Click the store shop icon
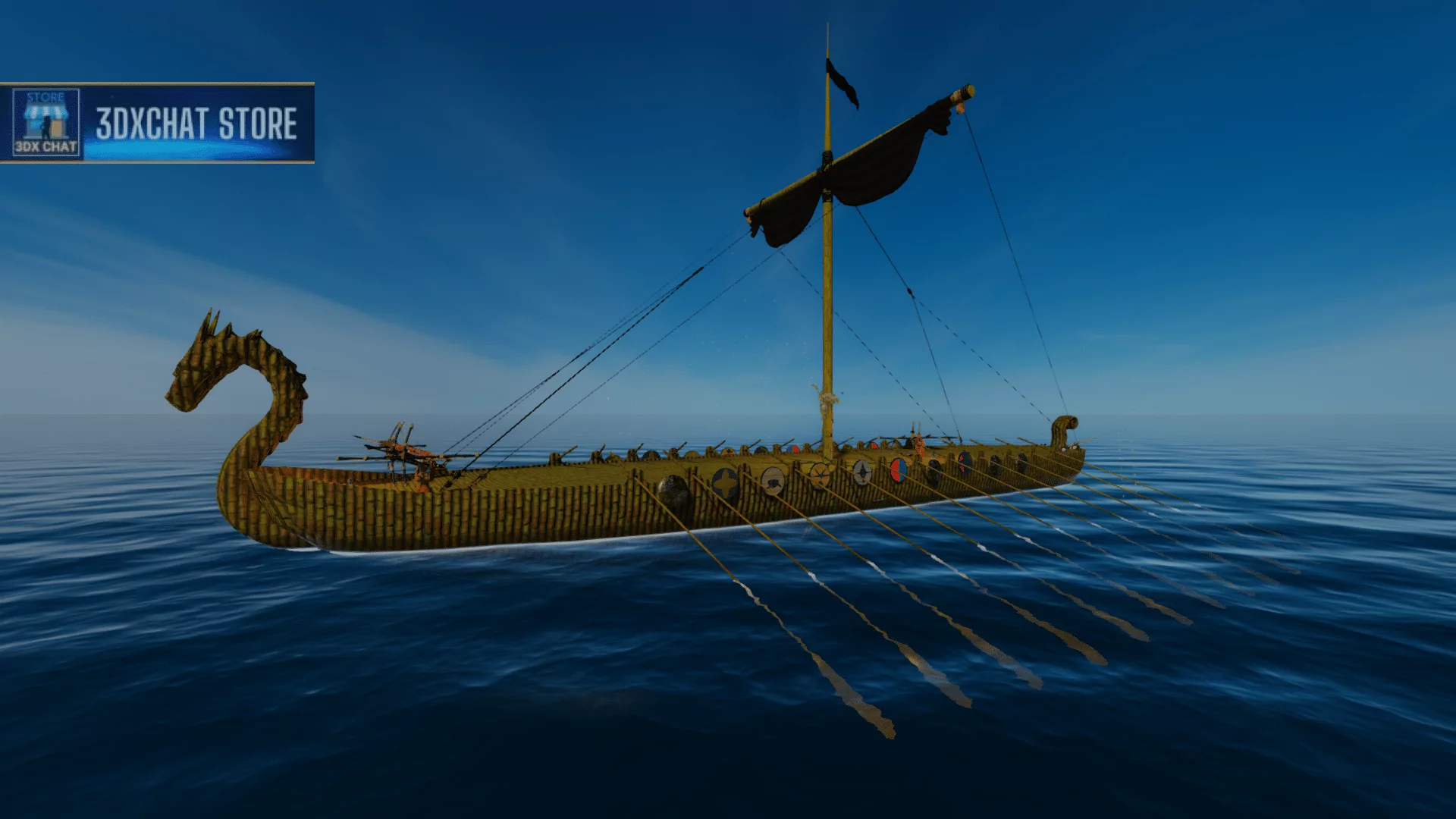Screen dimensions: 1456x819 [45, 123]
